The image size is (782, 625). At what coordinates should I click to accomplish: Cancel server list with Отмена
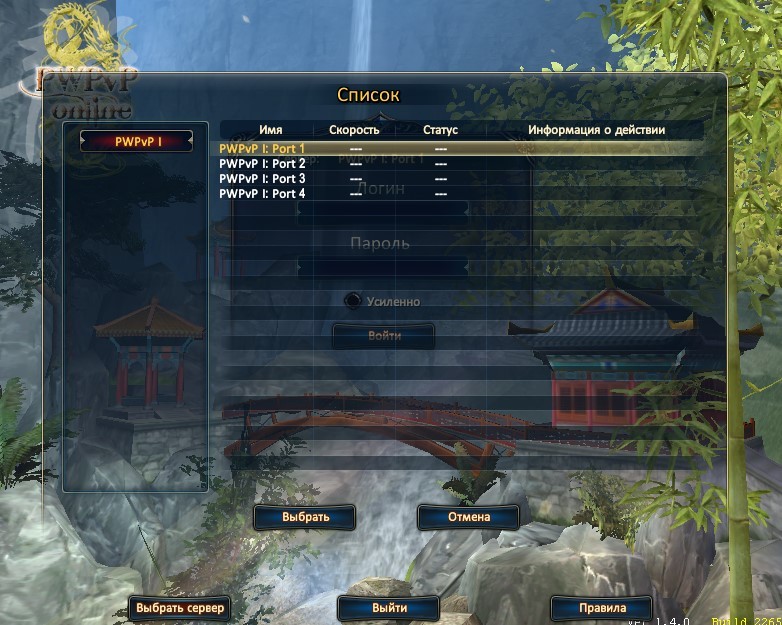[468, 517]
